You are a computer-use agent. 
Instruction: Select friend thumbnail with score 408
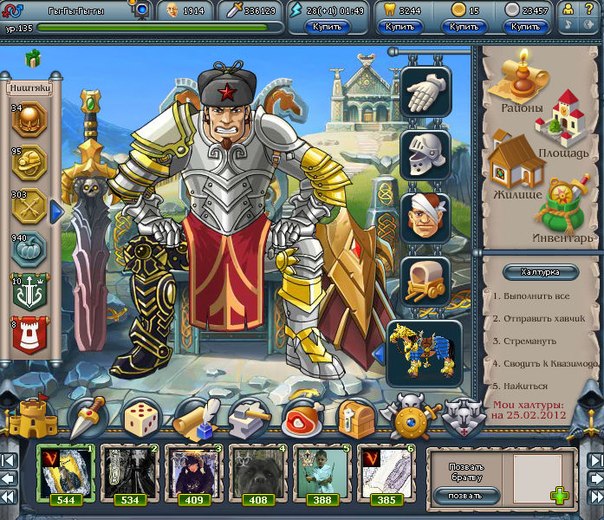tap(256, 472)
